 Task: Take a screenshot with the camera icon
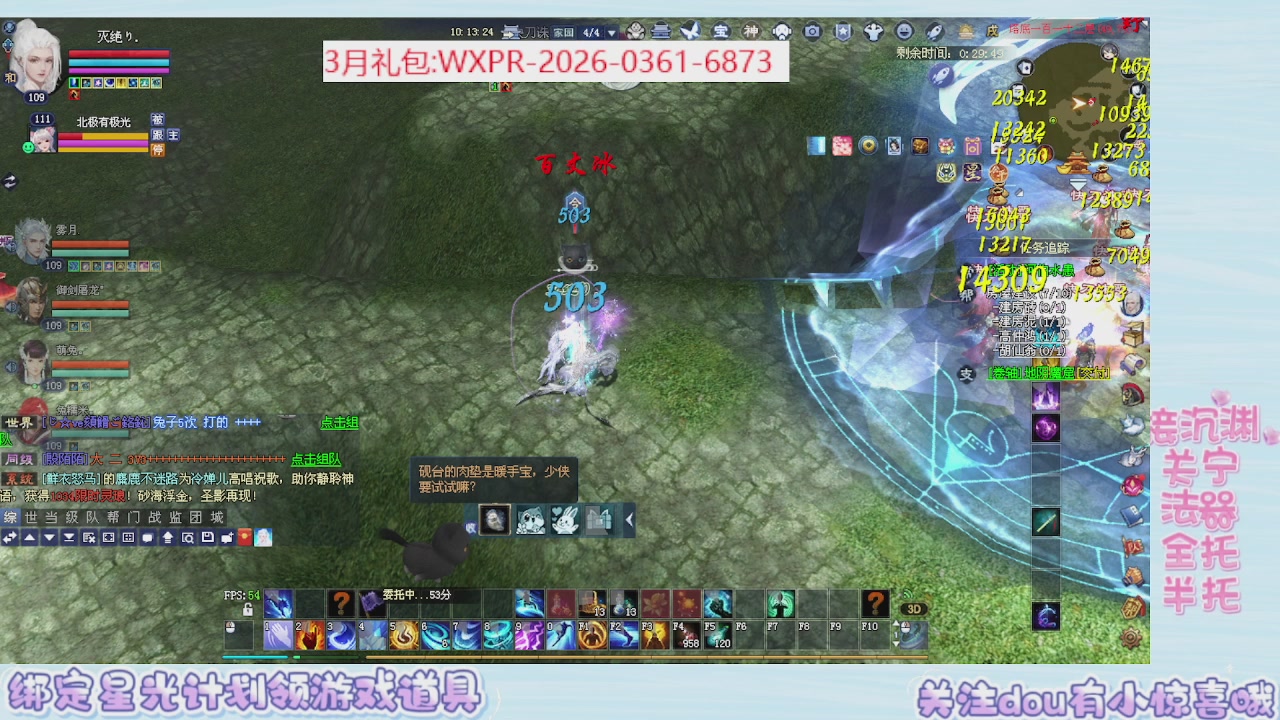pyautogui.click(x=812, y=31)
